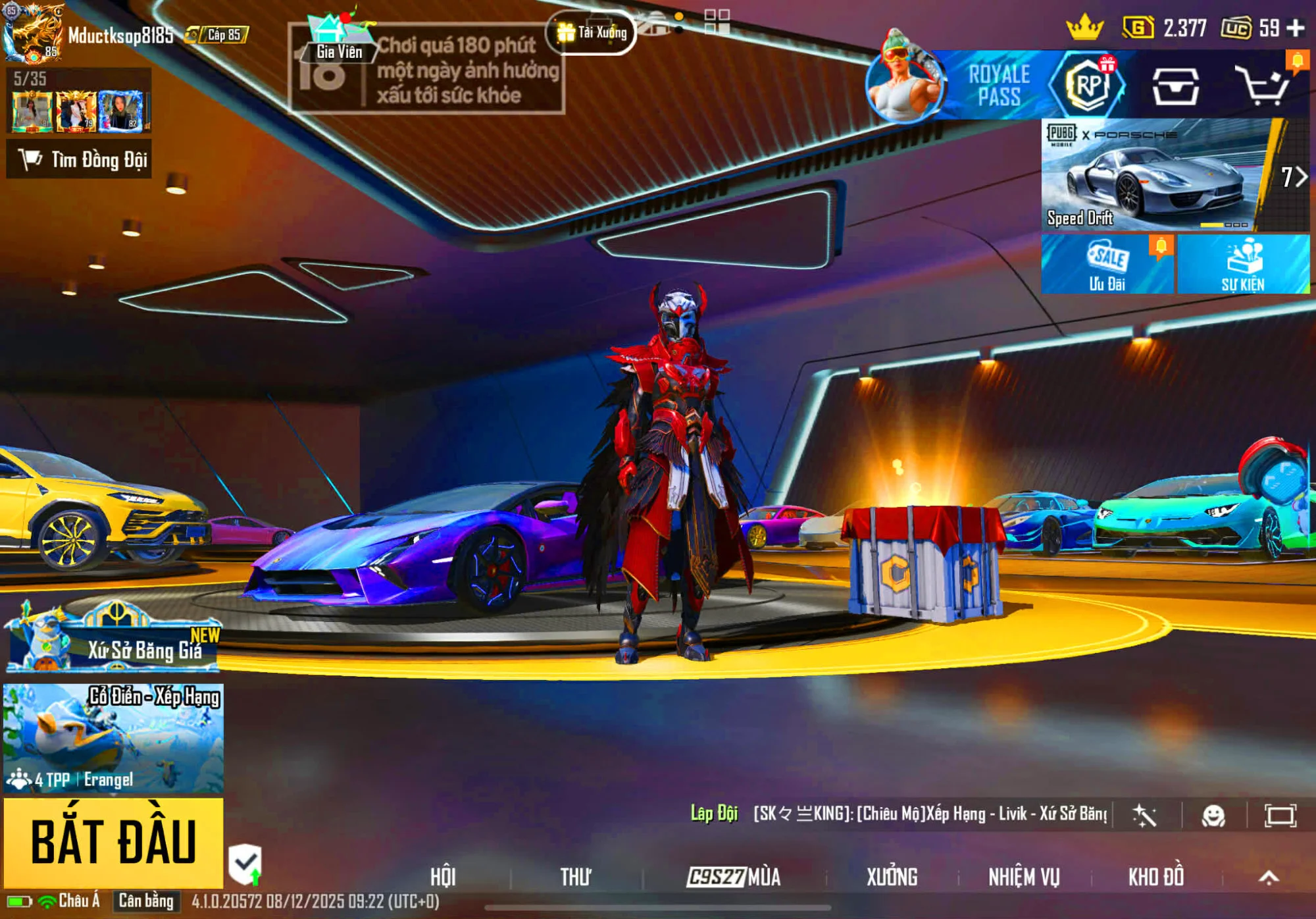Click the Tải Xuống download button
This screenshot has width=1316, height=919.
click(591, 32)
